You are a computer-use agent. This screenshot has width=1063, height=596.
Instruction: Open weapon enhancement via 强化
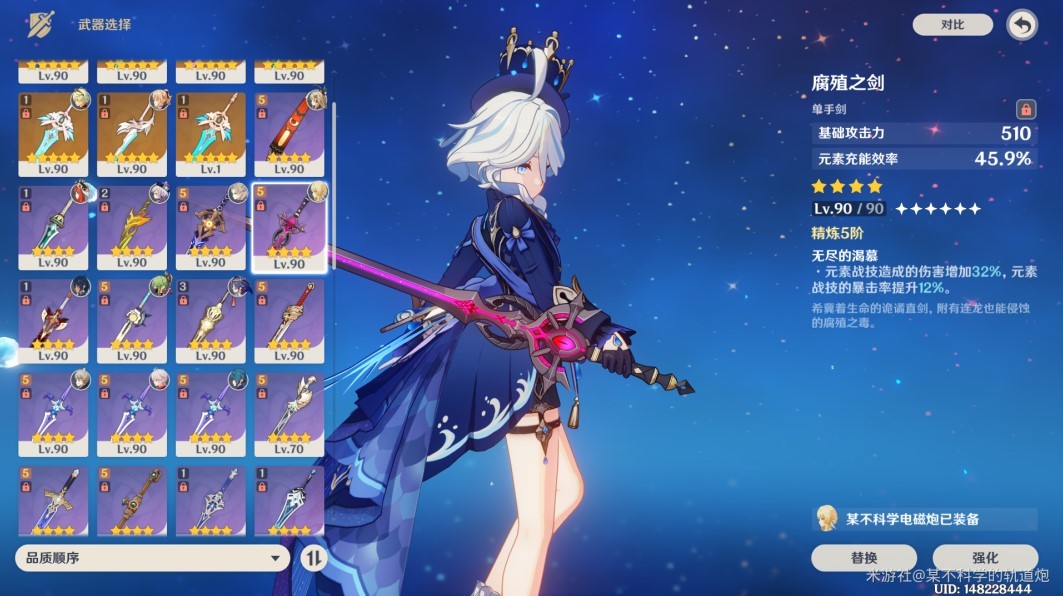[984, 558]
